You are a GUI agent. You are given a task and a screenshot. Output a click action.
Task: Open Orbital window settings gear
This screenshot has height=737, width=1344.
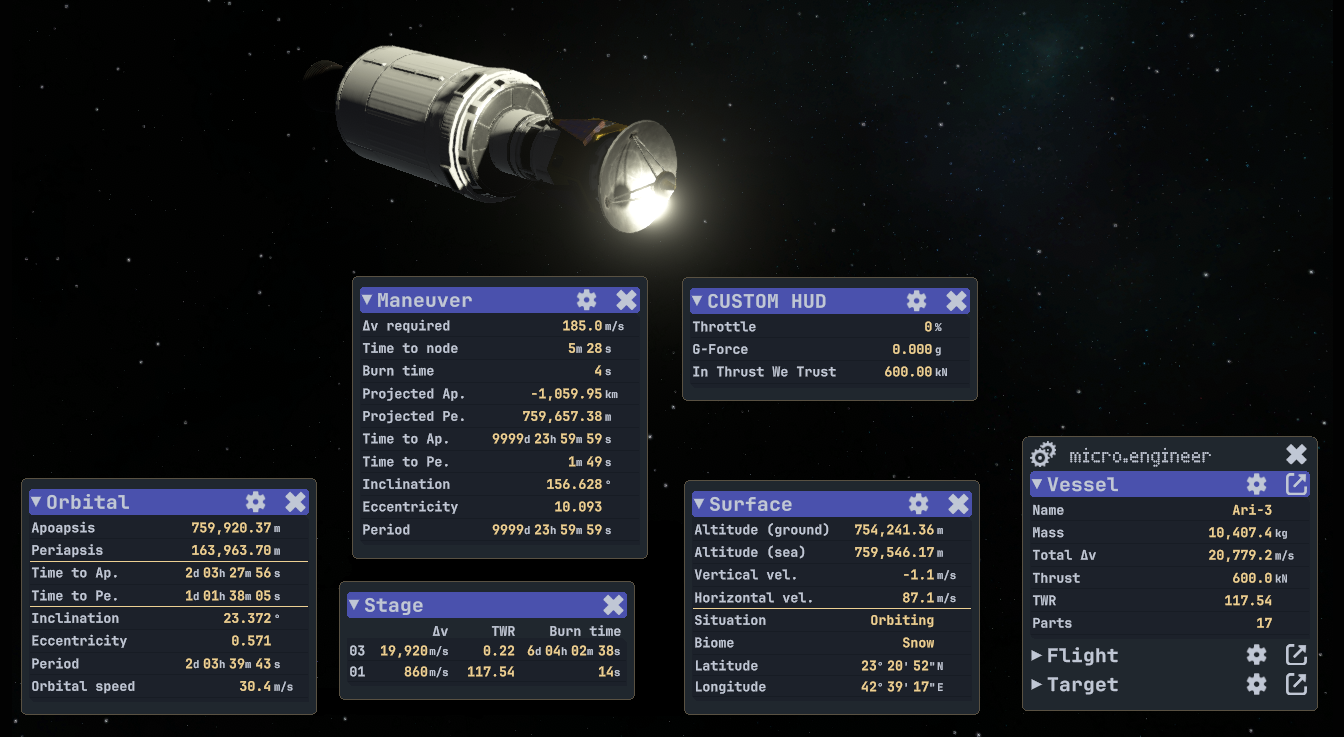point(256,502)
